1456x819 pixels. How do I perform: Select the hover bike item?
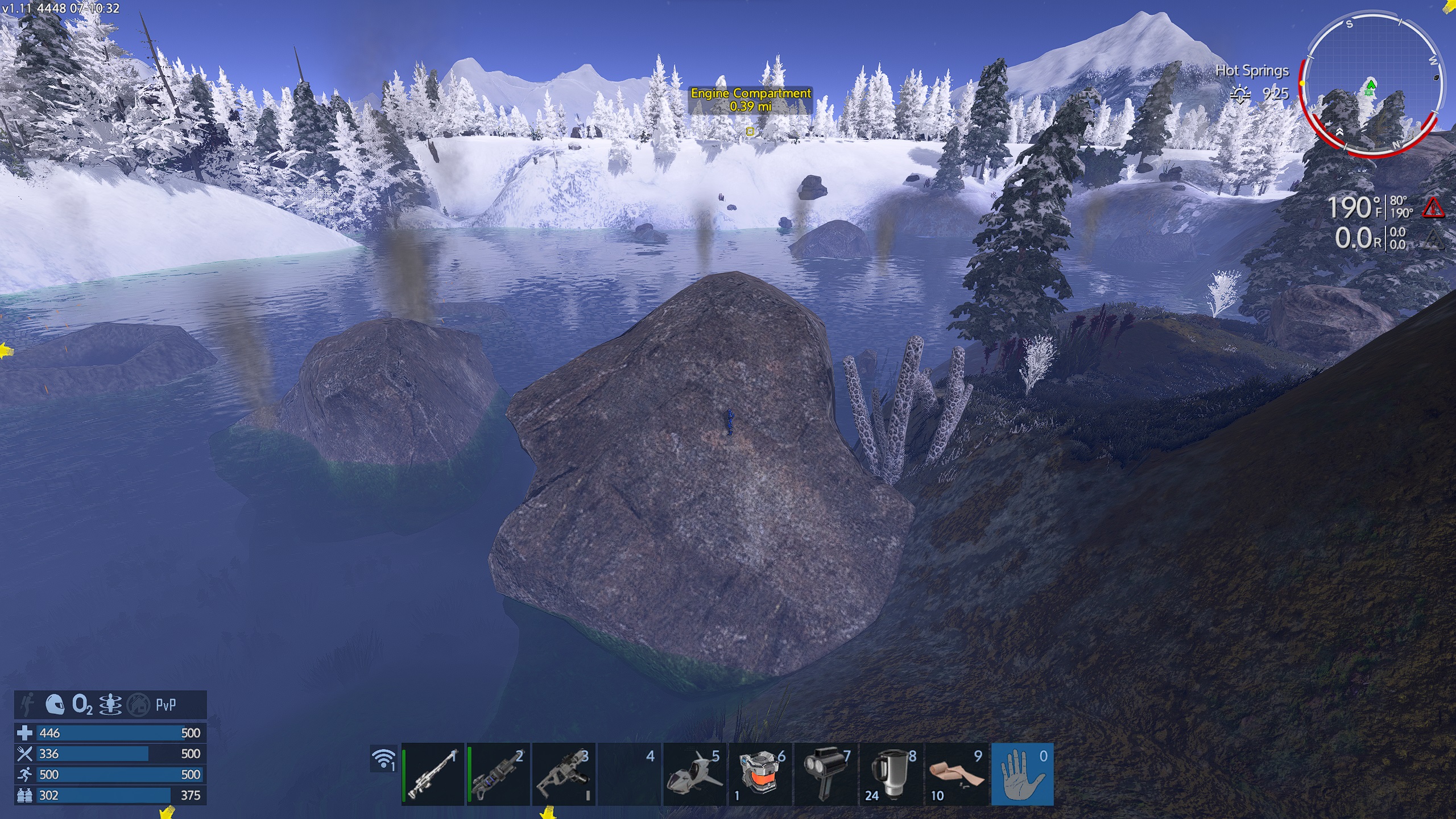click(x=694, y=774)
